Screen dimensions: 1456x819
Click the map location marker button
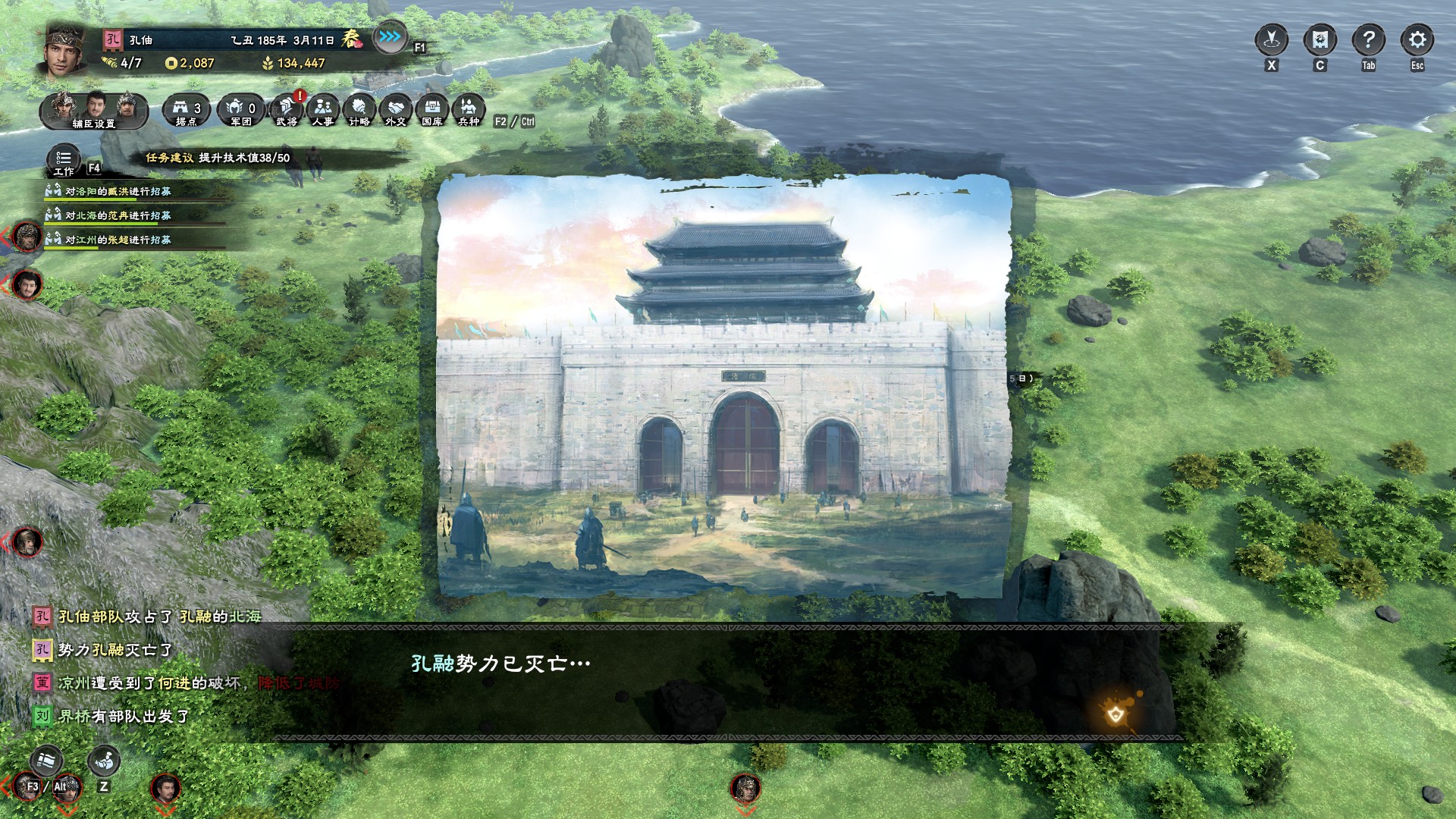[x=1272, y=40]
